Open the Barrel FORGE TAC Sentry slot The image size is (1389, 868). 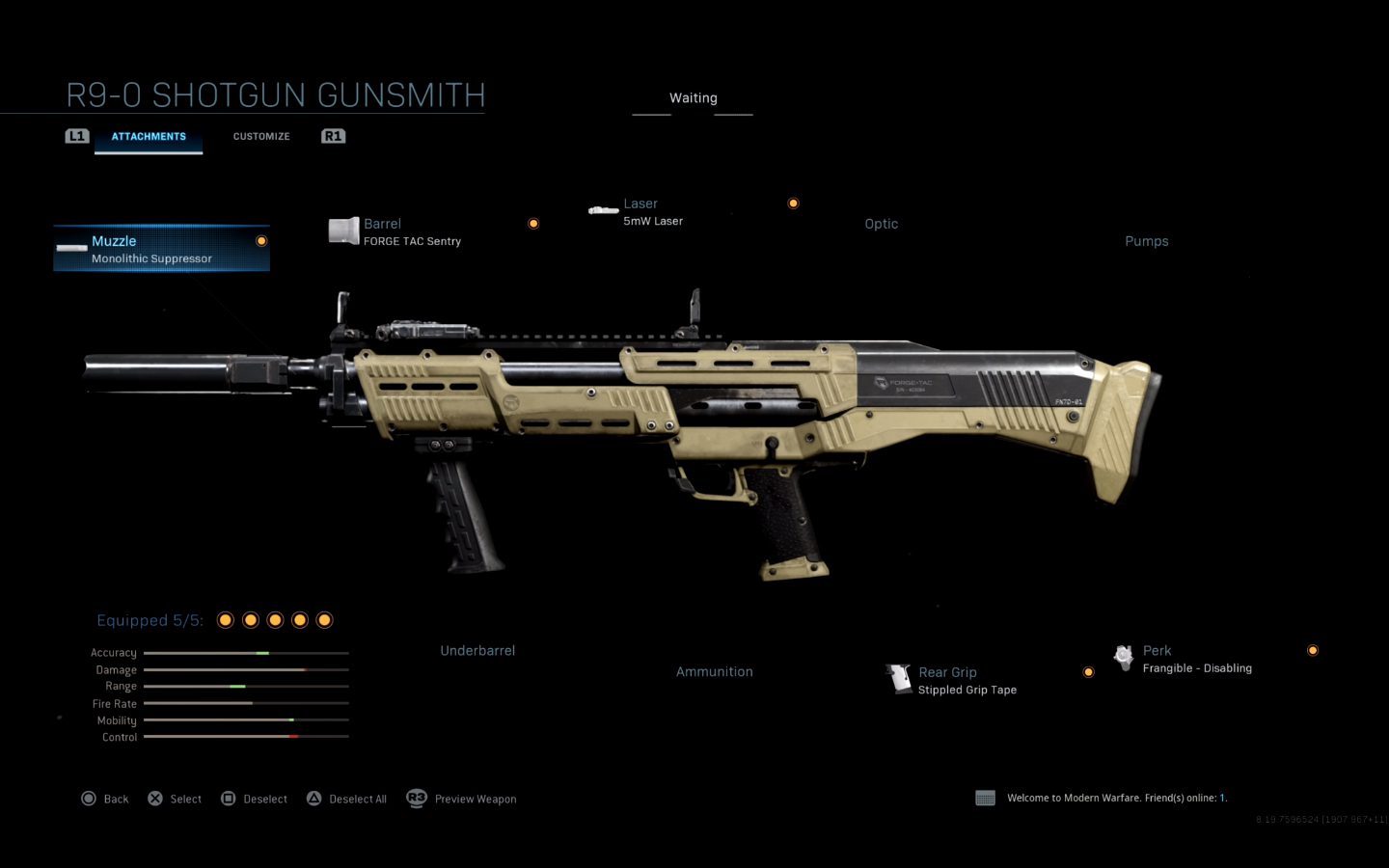(x=412, y=231)
